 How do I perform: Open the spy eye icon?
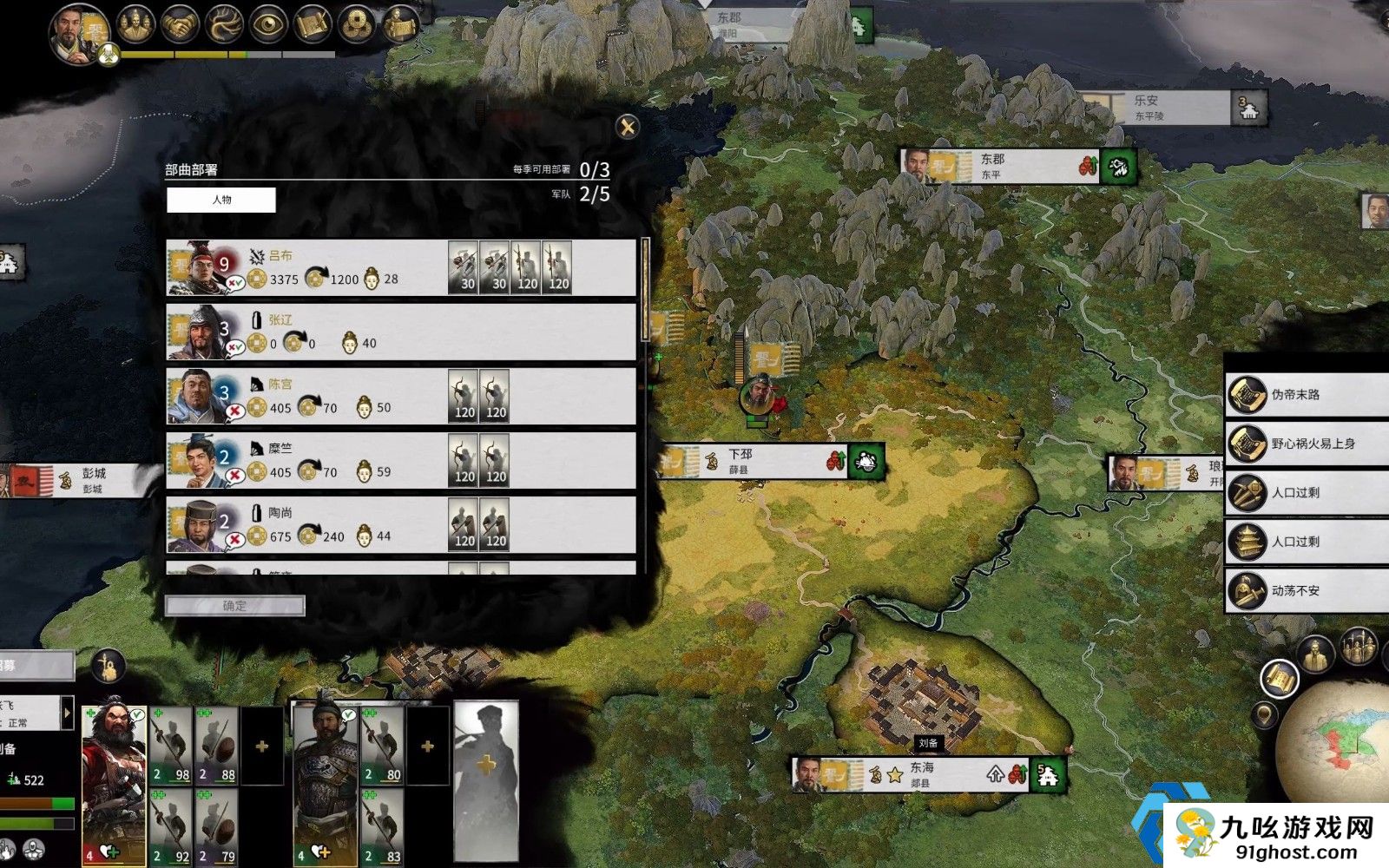click(268, 25)
